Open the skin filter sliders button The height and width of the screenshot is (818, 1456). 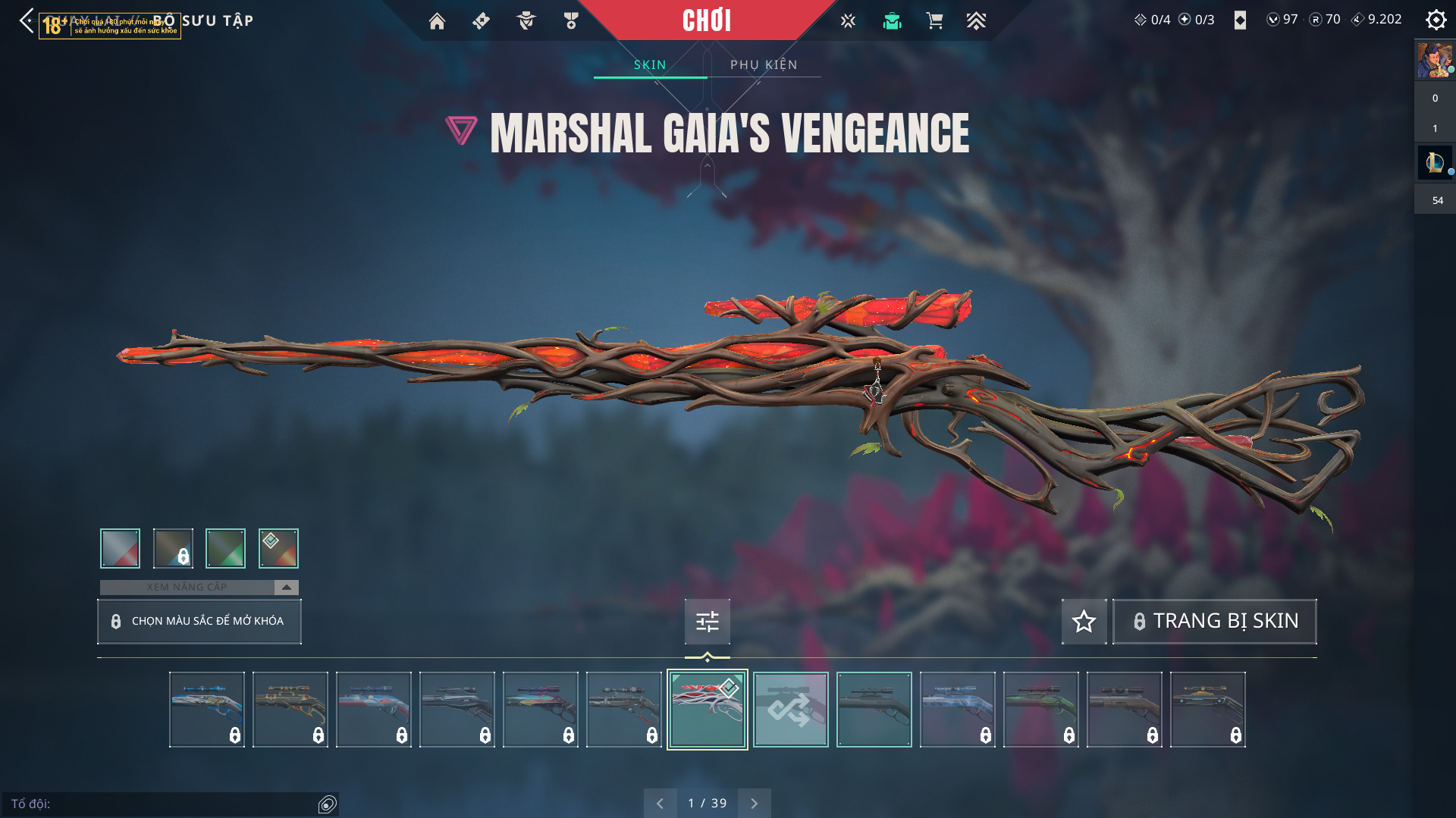[x=707, y=622]
